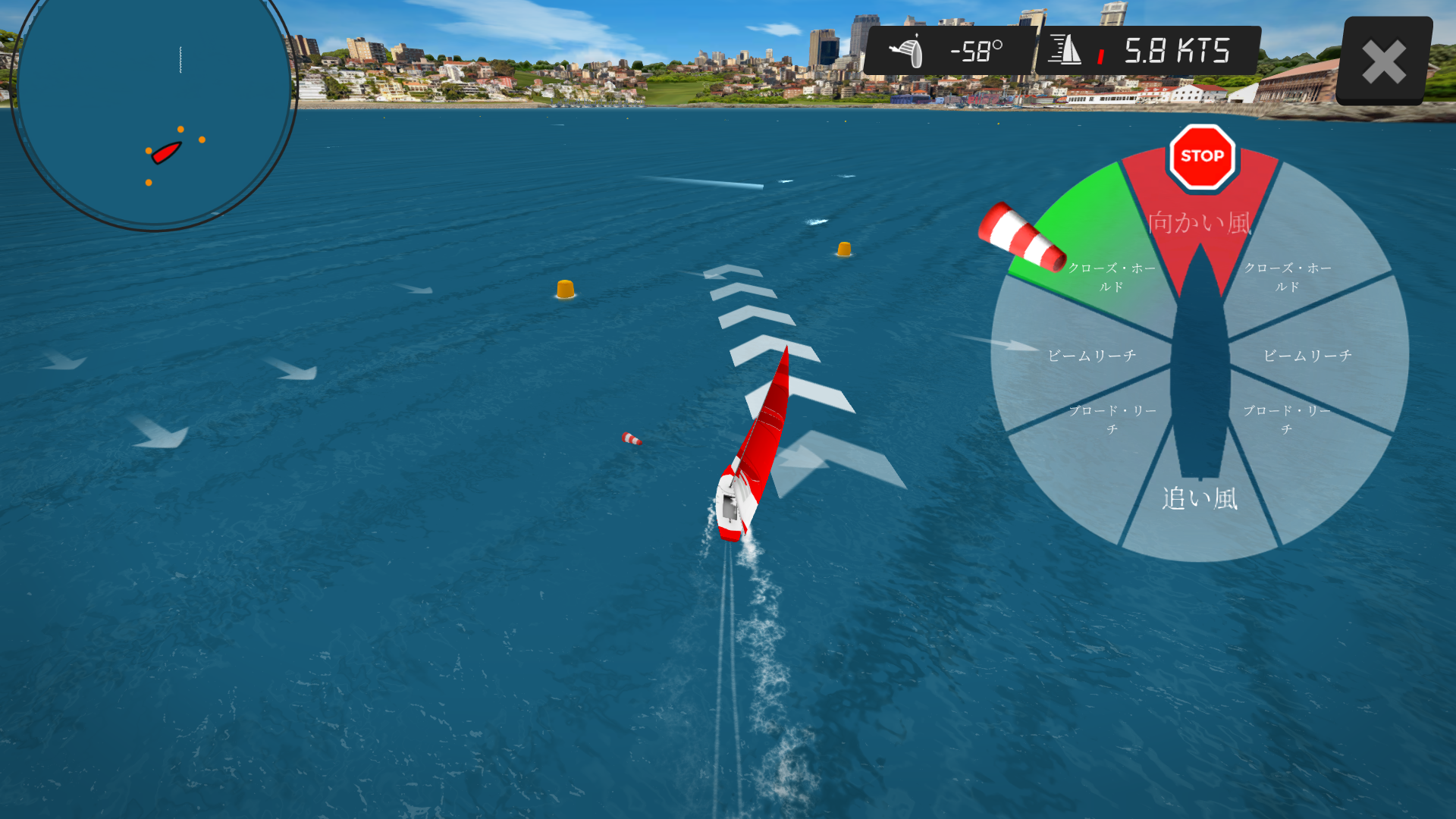Viewport: 1456px width, 819px height.
Task: Click the red-white windsock indicator
Action: point(1021,237)
